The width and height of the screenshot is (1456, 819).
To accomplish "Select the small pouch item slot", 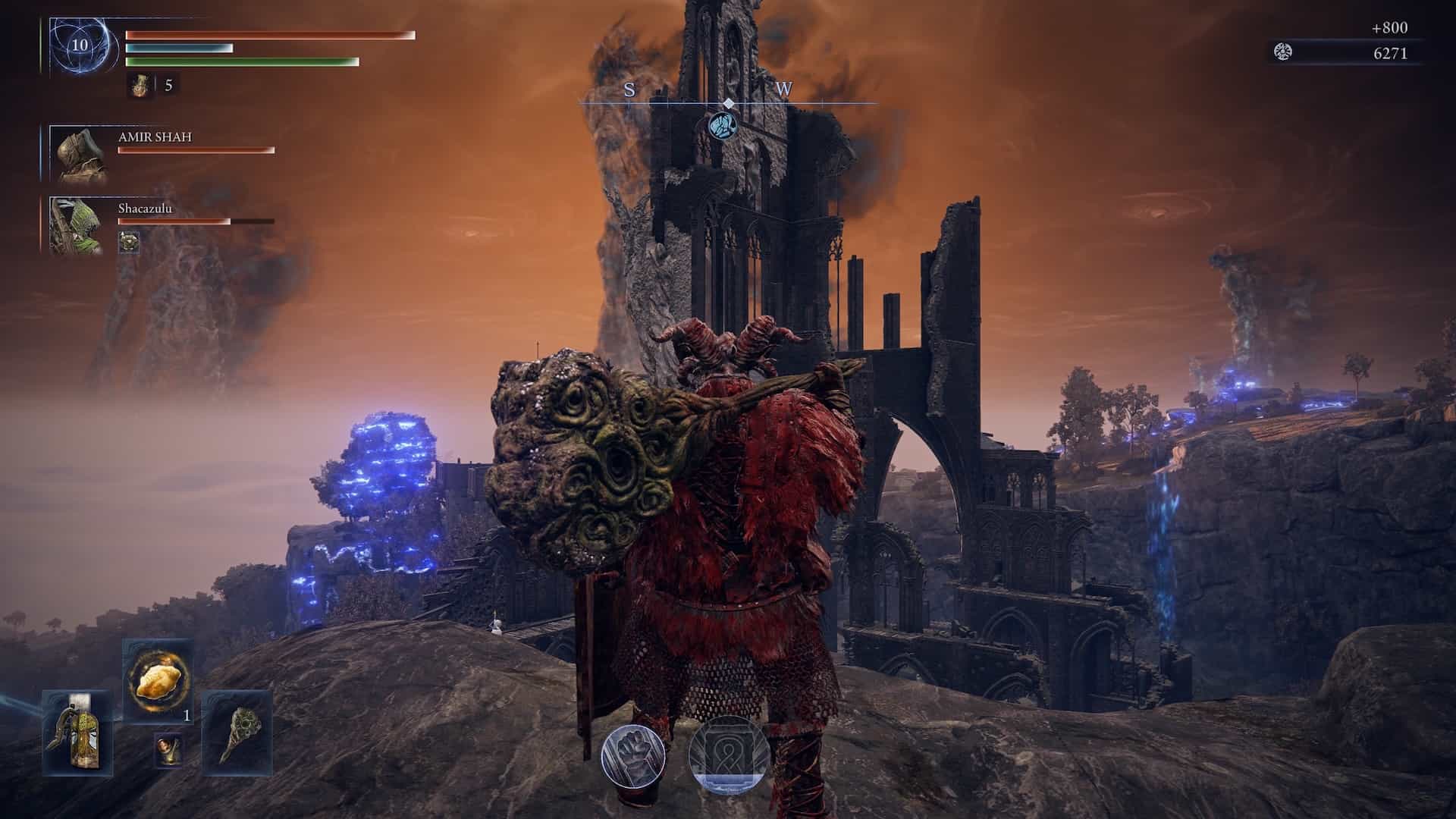I will coord(168,749).
